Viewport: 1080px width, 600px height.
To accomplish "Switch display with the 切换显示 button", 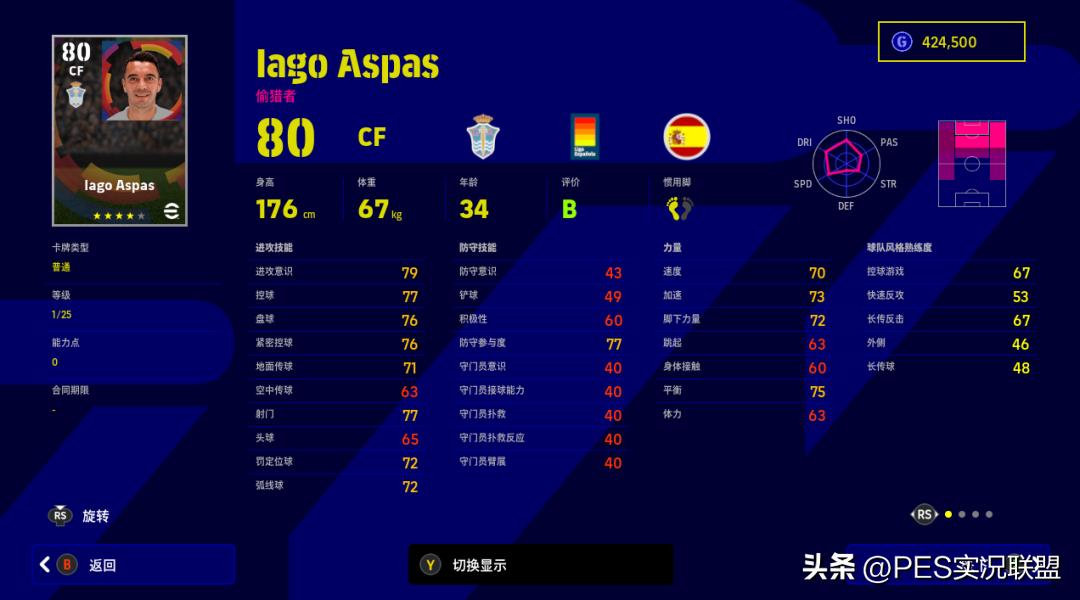I will point(540,565).
